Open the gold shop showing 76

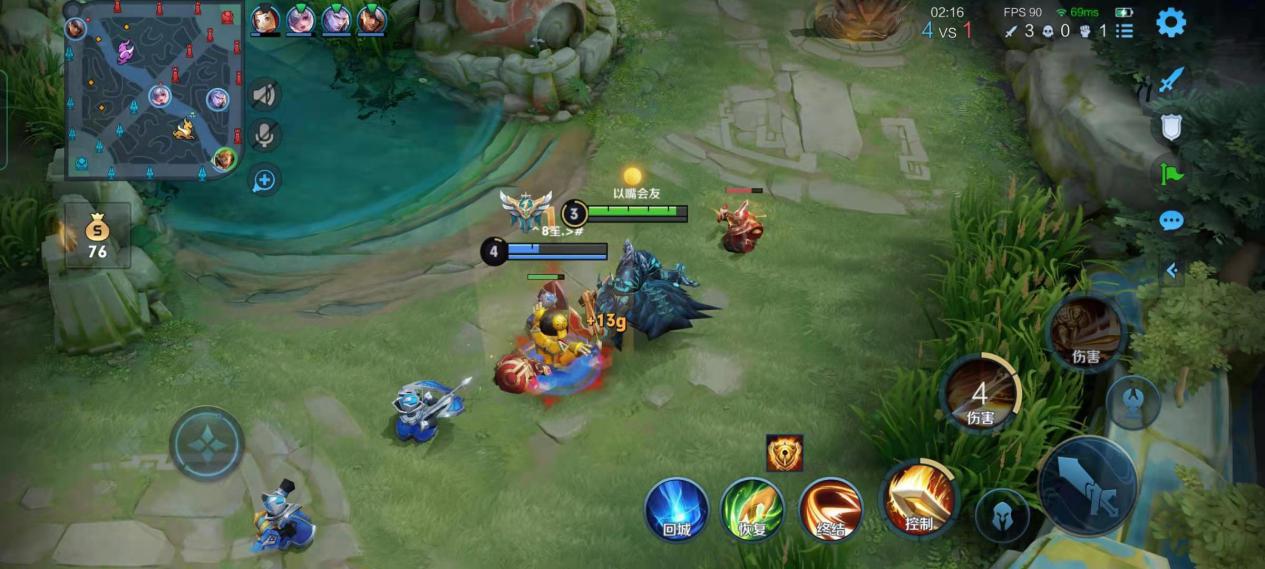(x=97, y=237)
